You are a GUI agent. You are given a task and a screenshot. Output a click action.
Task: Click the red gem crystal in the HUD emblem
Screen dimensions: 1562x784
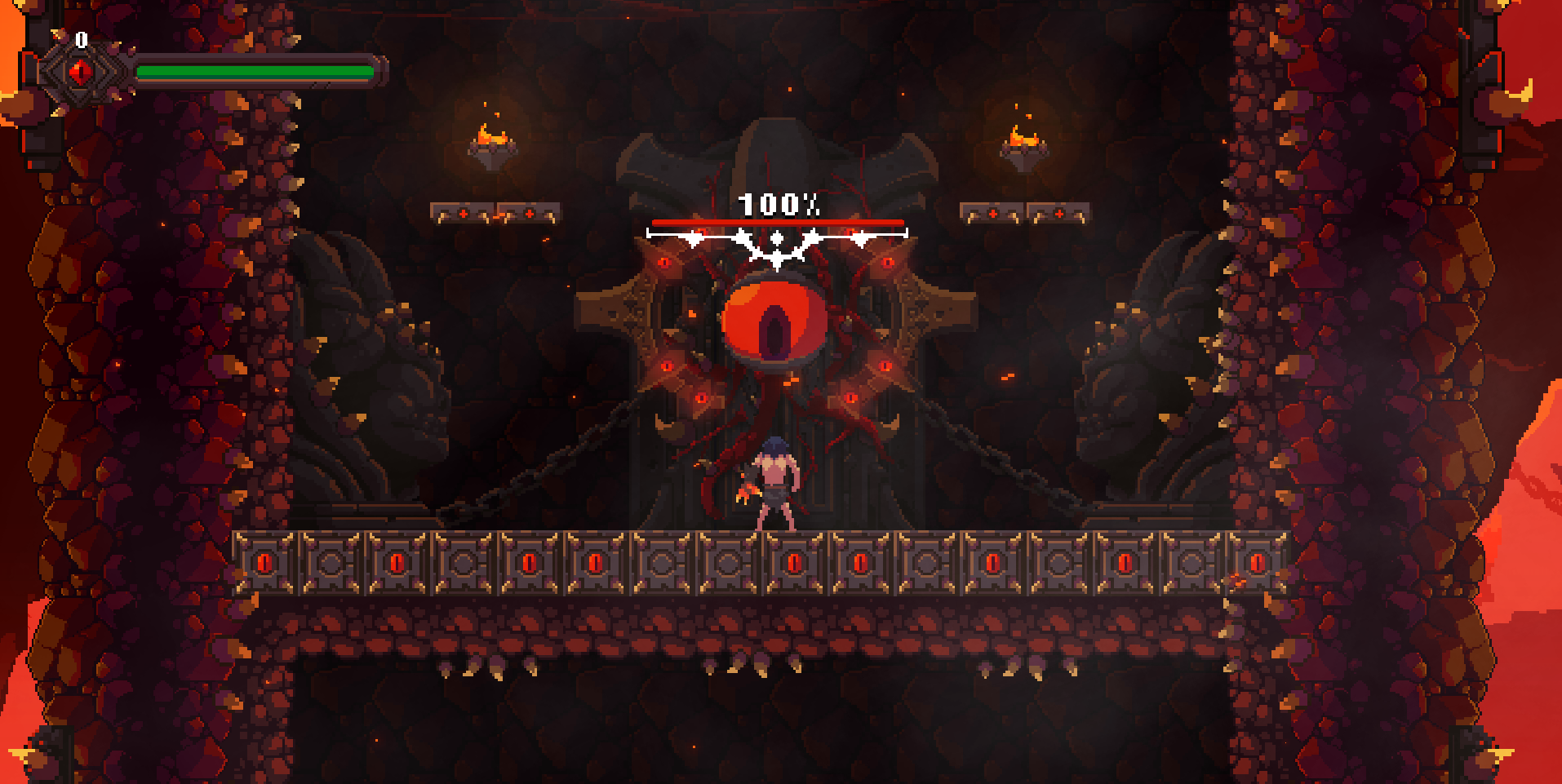[x=82, y=72]
